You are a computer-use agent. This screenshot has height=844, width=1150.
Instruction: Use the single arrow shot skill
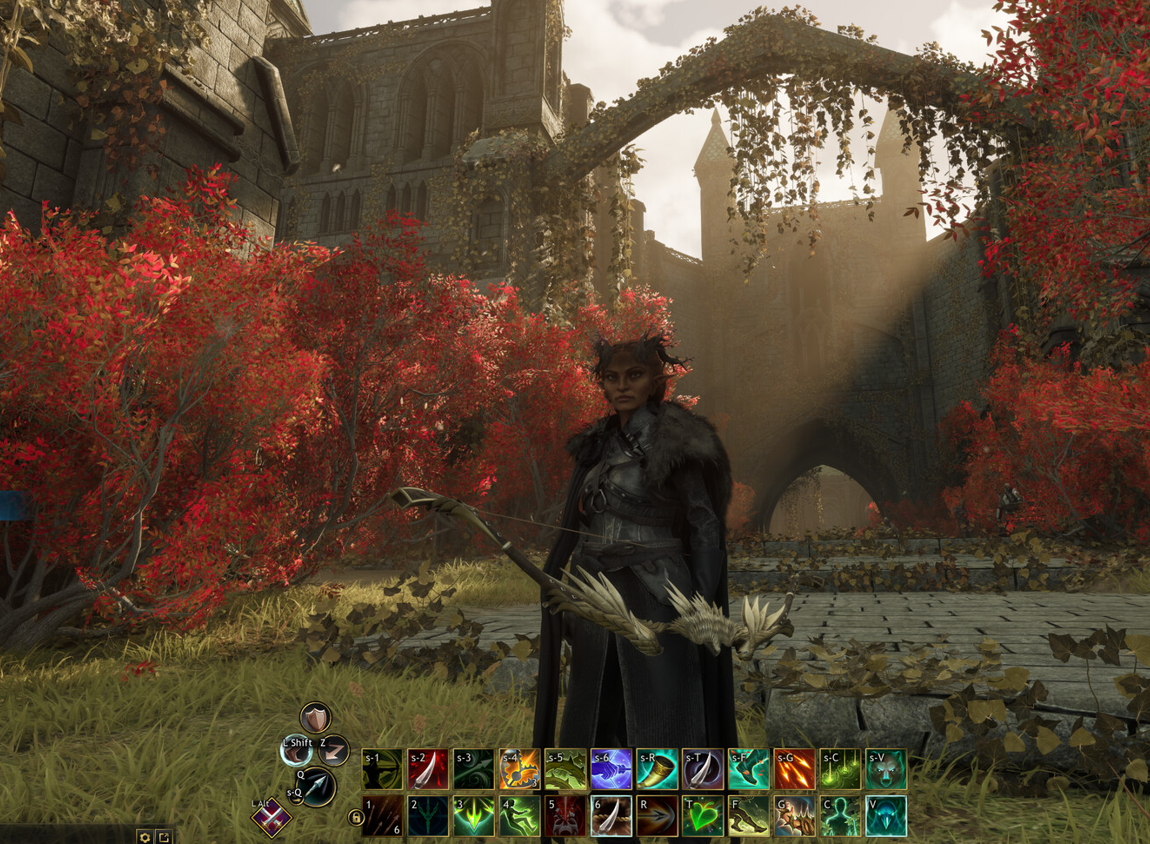point(657,815)
